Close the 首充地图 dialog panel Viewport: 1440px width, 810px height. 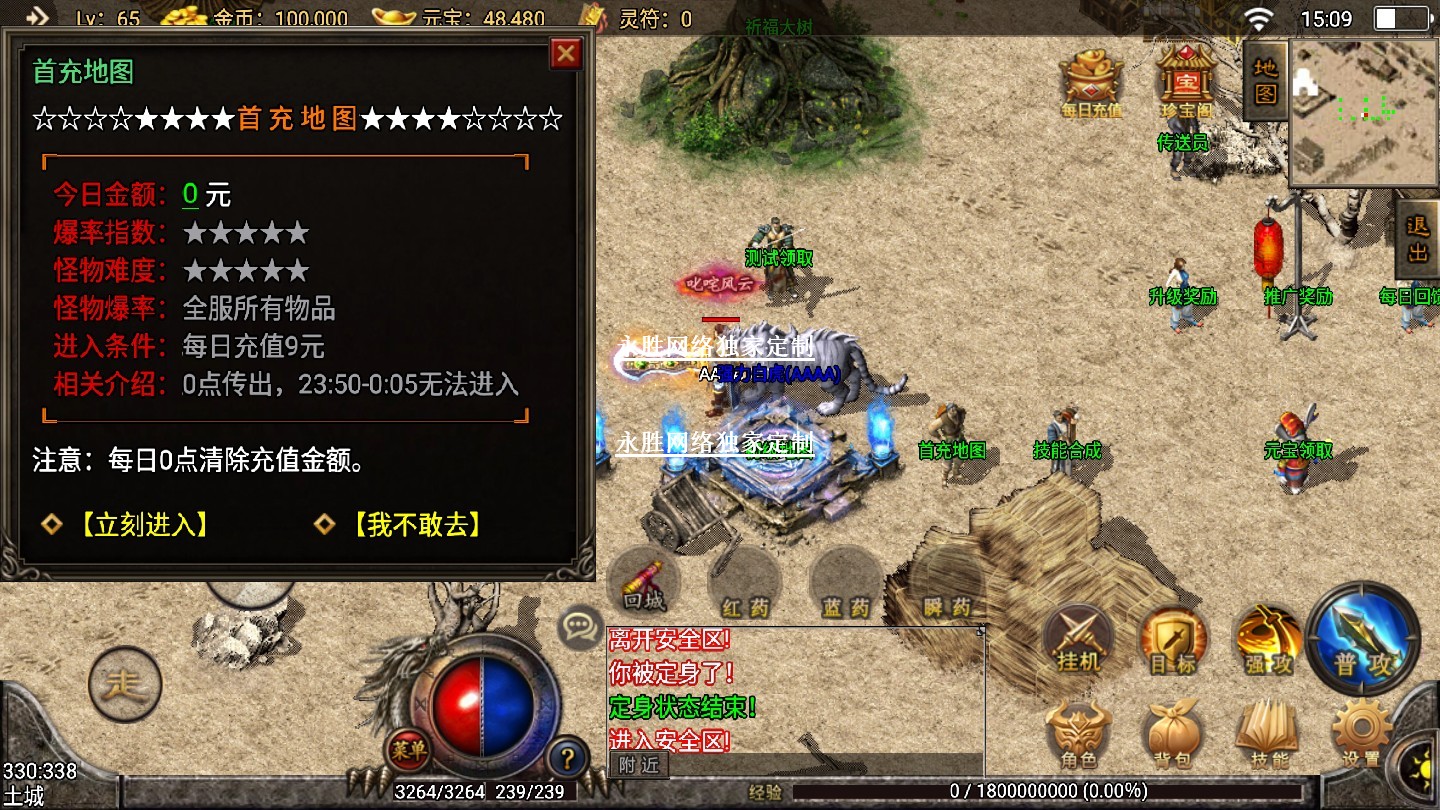pos(566,53)
